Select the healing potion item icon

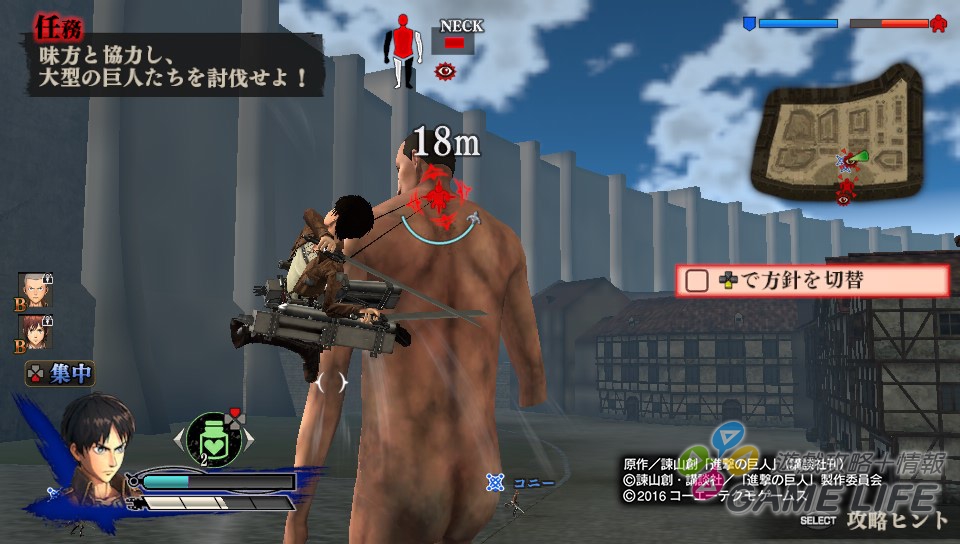[213, 438]
